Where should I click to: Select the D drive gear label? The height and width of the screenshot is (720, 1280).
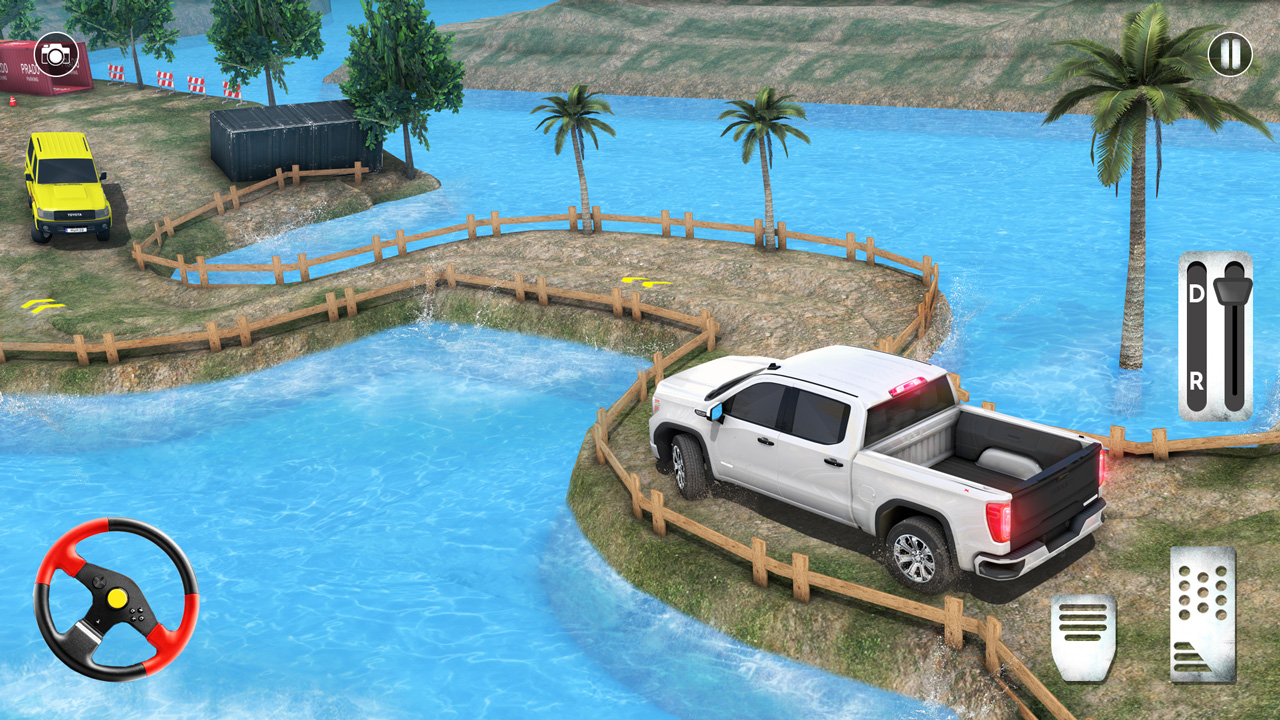point(1196,295)
